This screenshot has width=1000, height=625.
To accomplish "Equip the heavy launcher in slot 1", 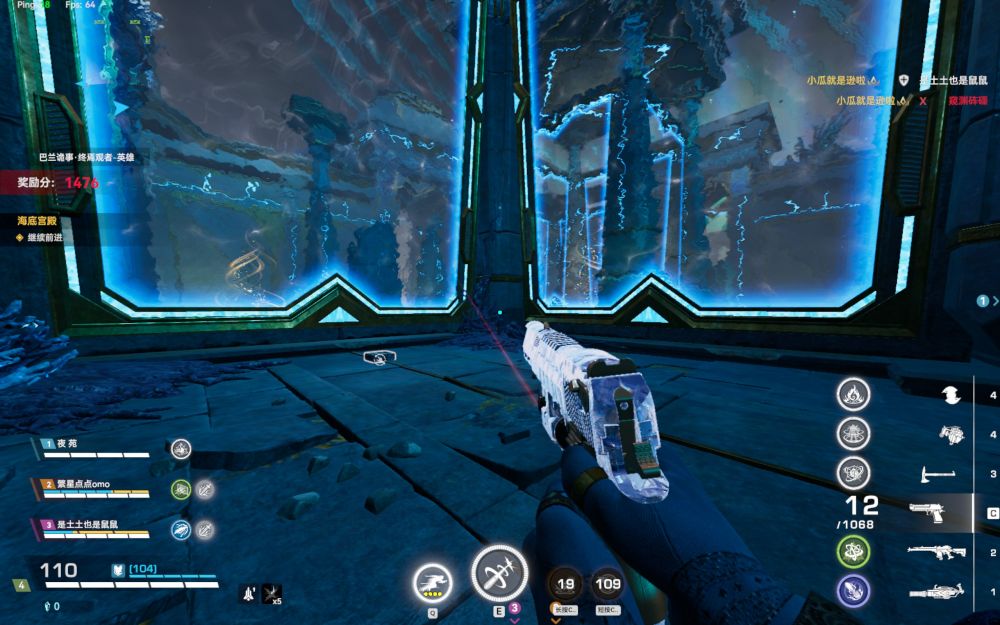I will pyautogui.click(x=936, y=592).
